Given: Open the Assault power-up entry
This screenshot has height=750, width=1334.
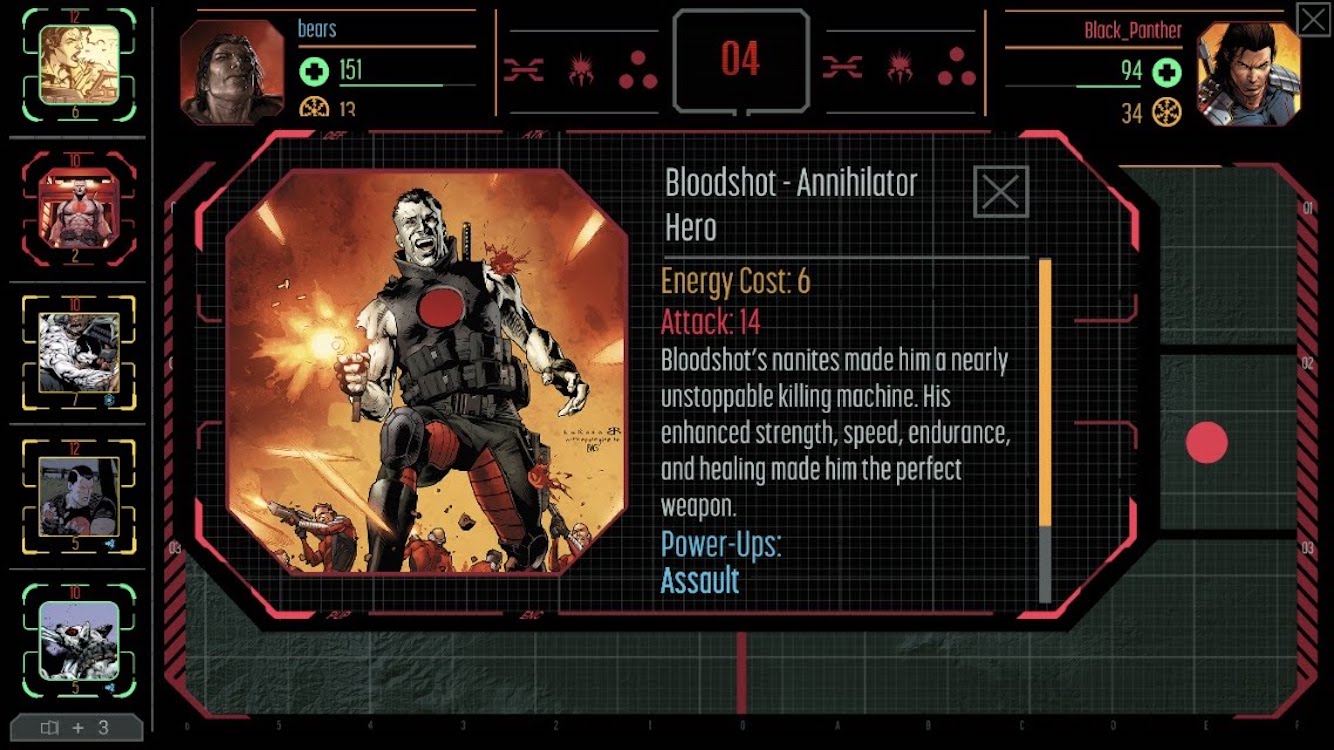Looking at the screenshot, I should click(700, 581).
